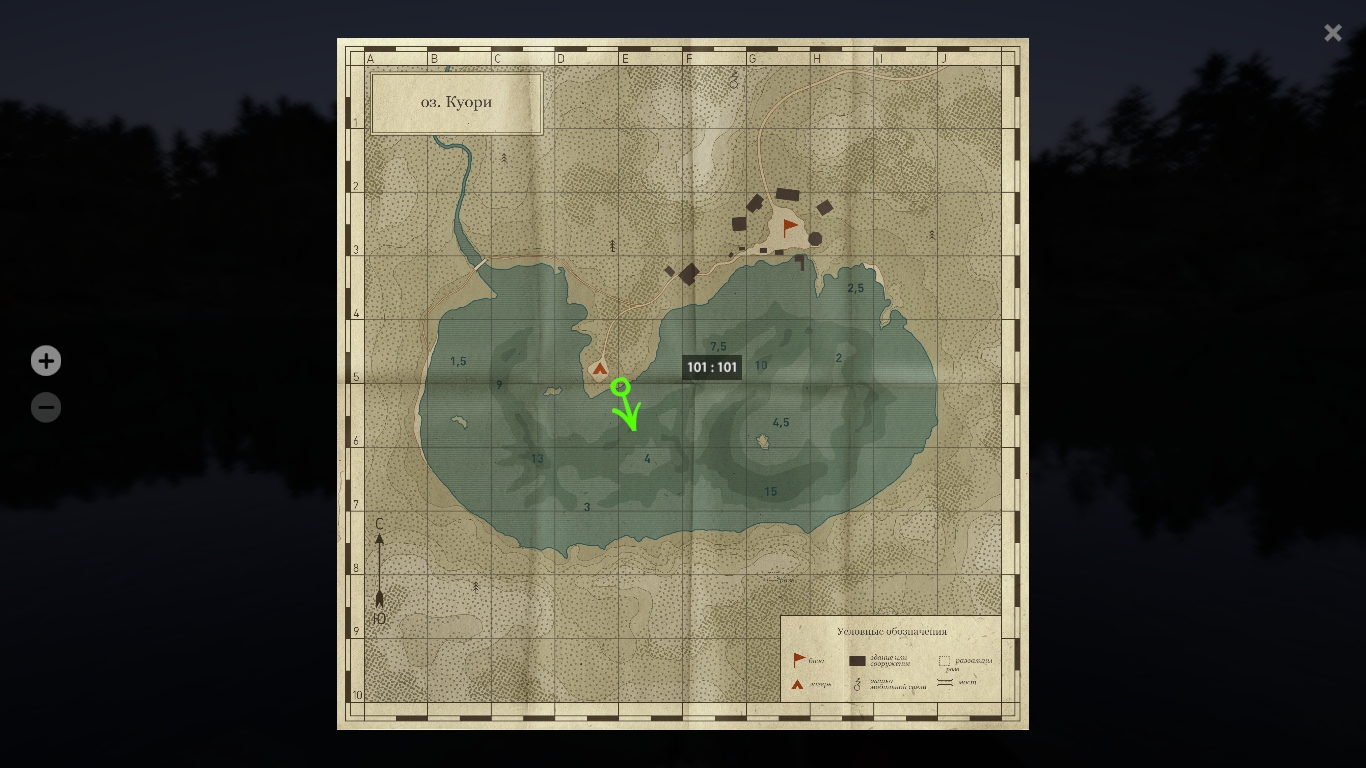Zoom out with the minus button
1366x768 pixels.
(46, 408)
